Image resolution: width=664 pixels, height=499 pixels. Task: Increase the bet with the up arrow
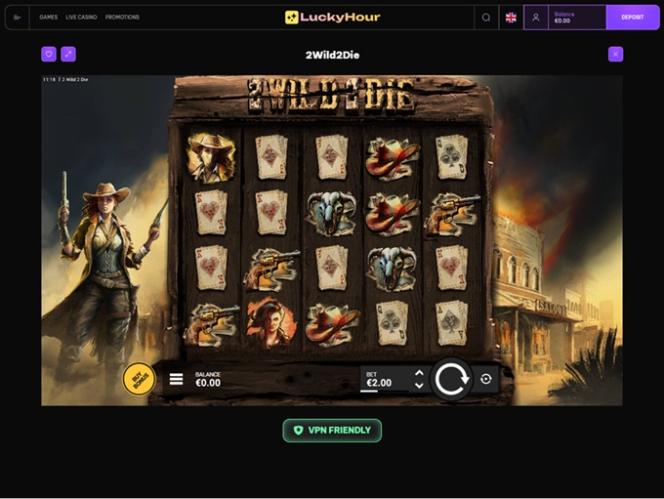(x=419, y=373)
